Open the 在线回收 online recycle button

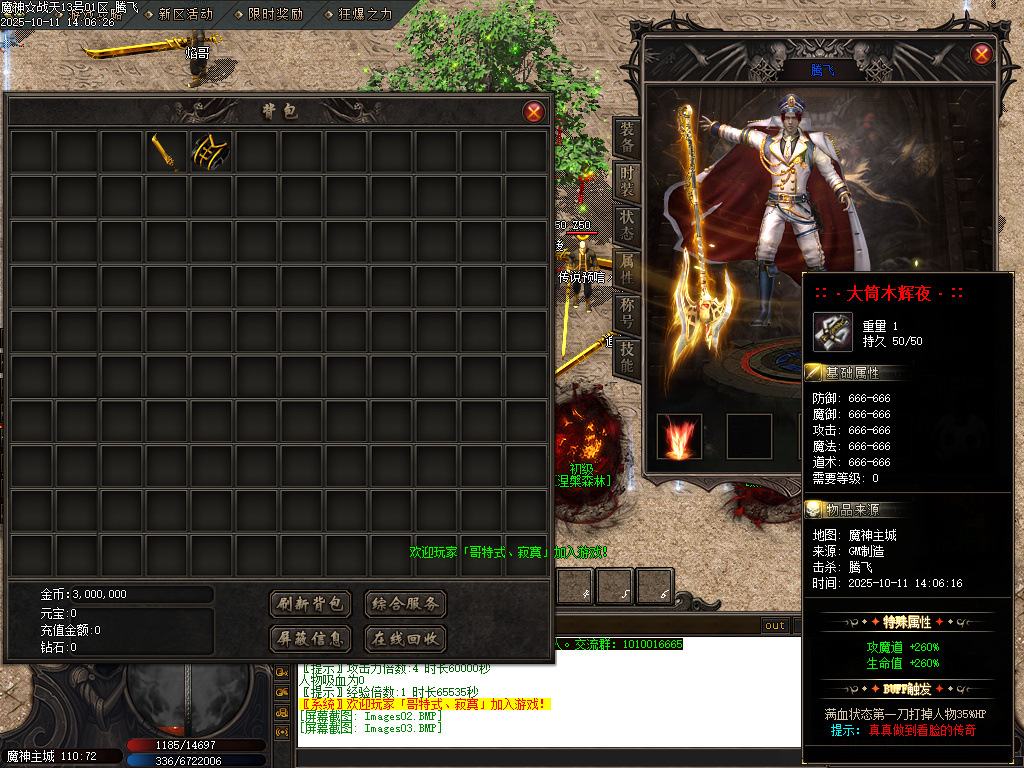coord(405,638)
